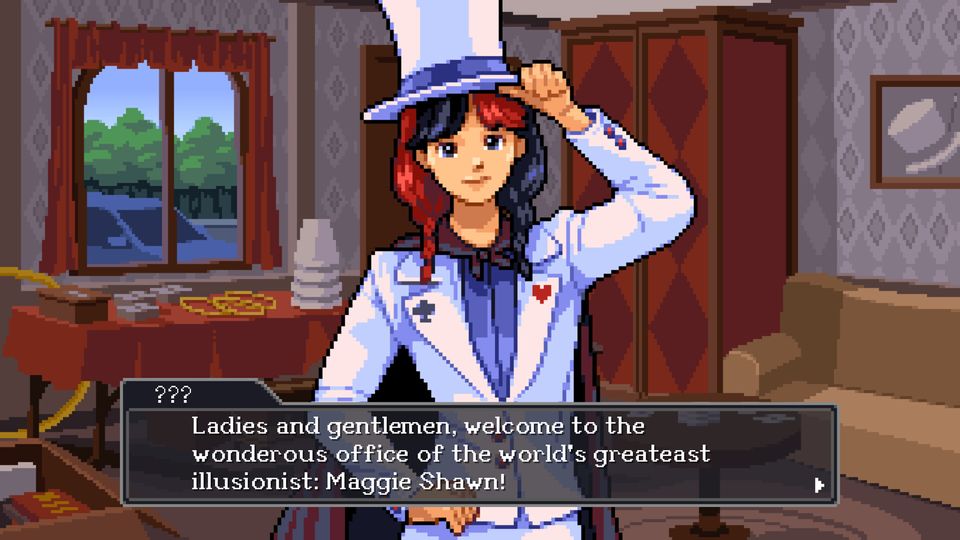Click the dialogue text box to continue
This screenshot has width=960, height=540.
coord(480,455)
